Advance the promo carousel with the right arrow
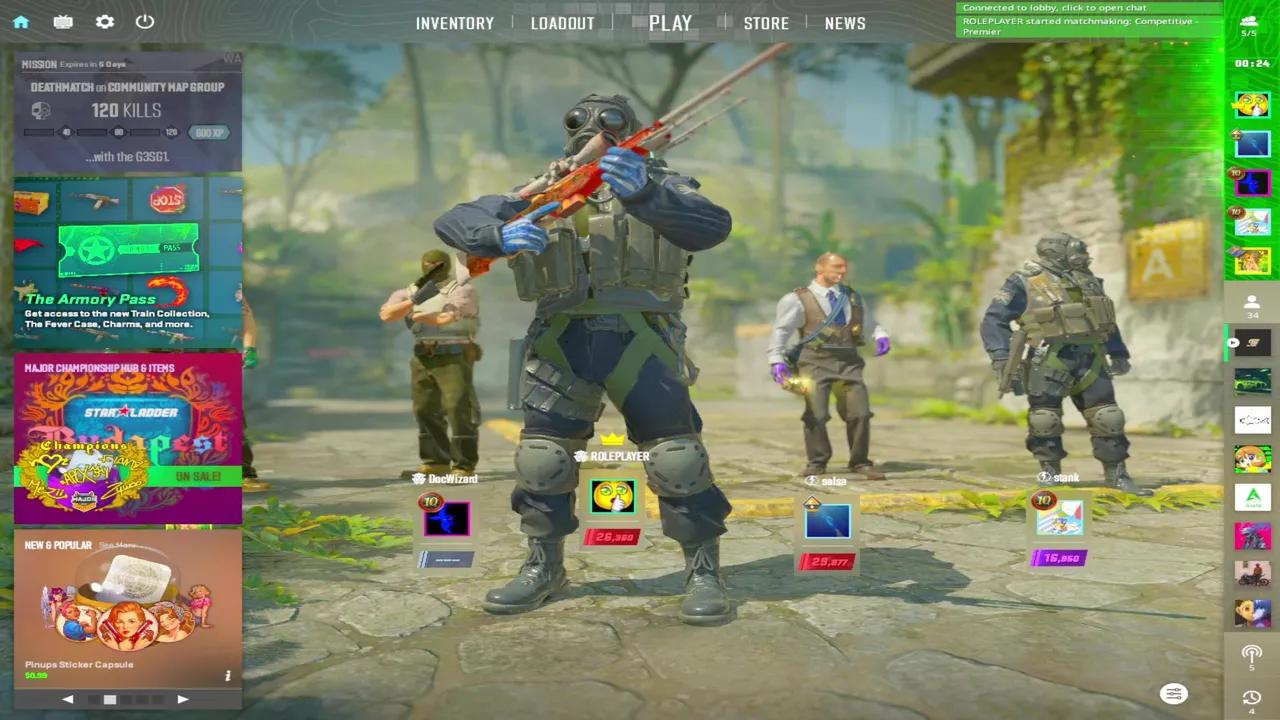 coord(183,699)
